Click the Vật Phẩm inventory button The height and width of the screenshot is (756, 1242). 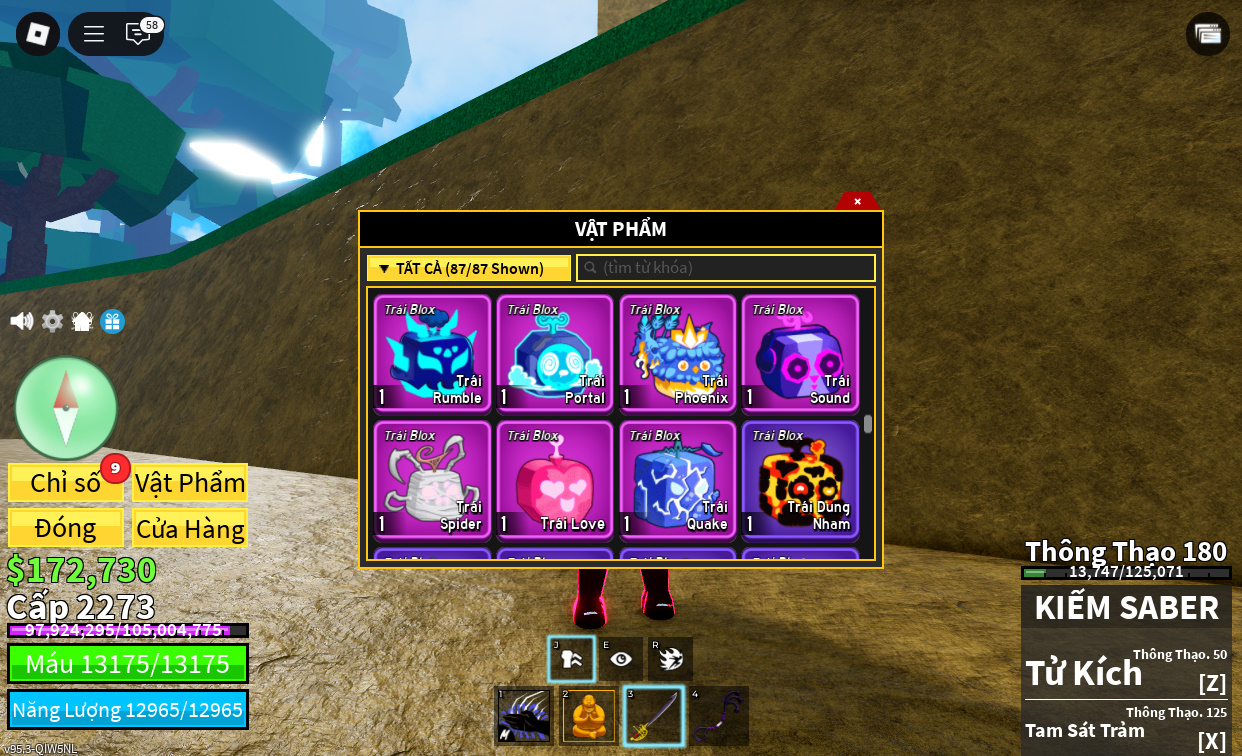(x=190, y=483)
